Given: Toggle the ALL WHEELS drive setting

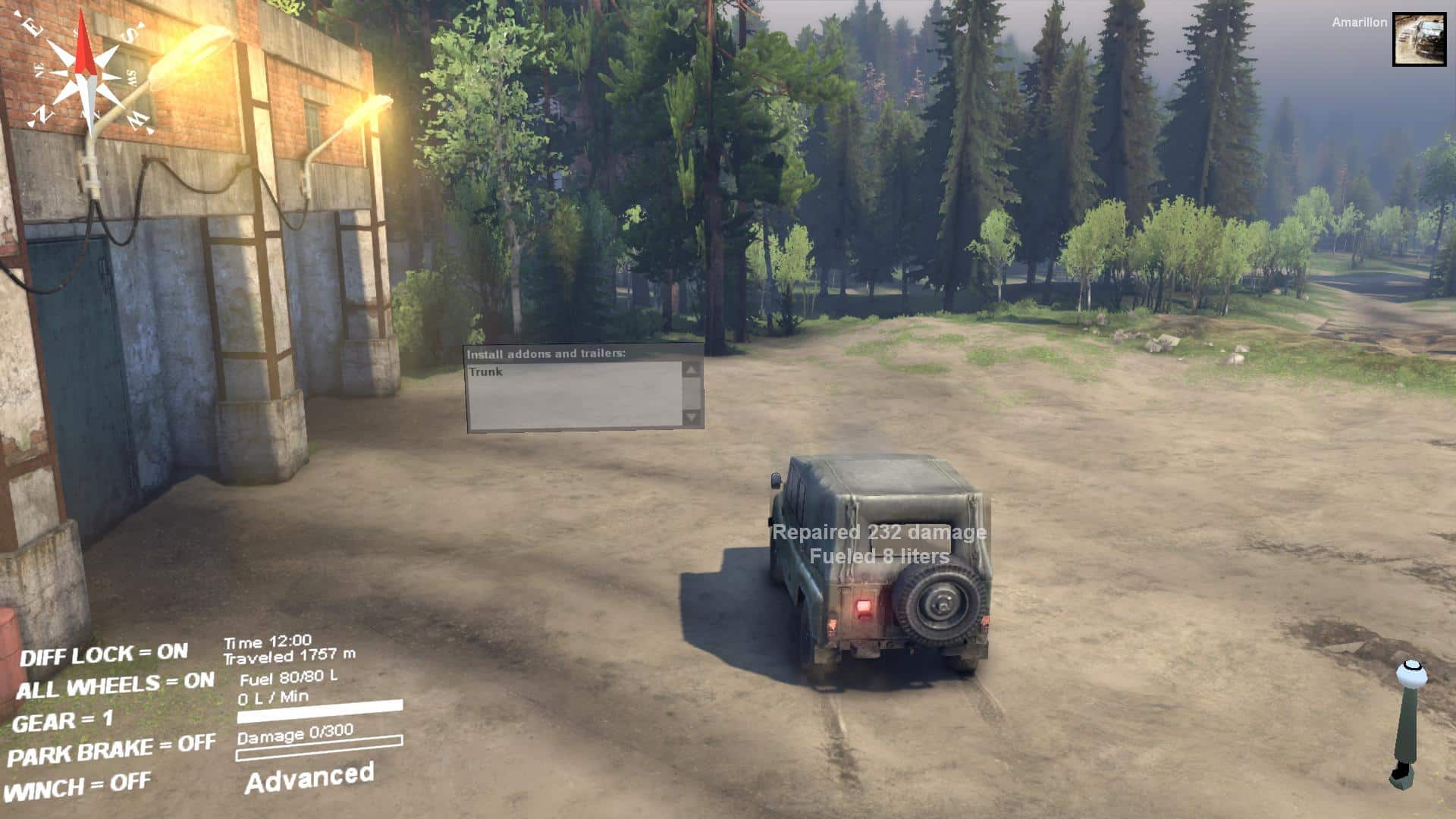Looking at the screenshot, I should click(x=115, y=686).
